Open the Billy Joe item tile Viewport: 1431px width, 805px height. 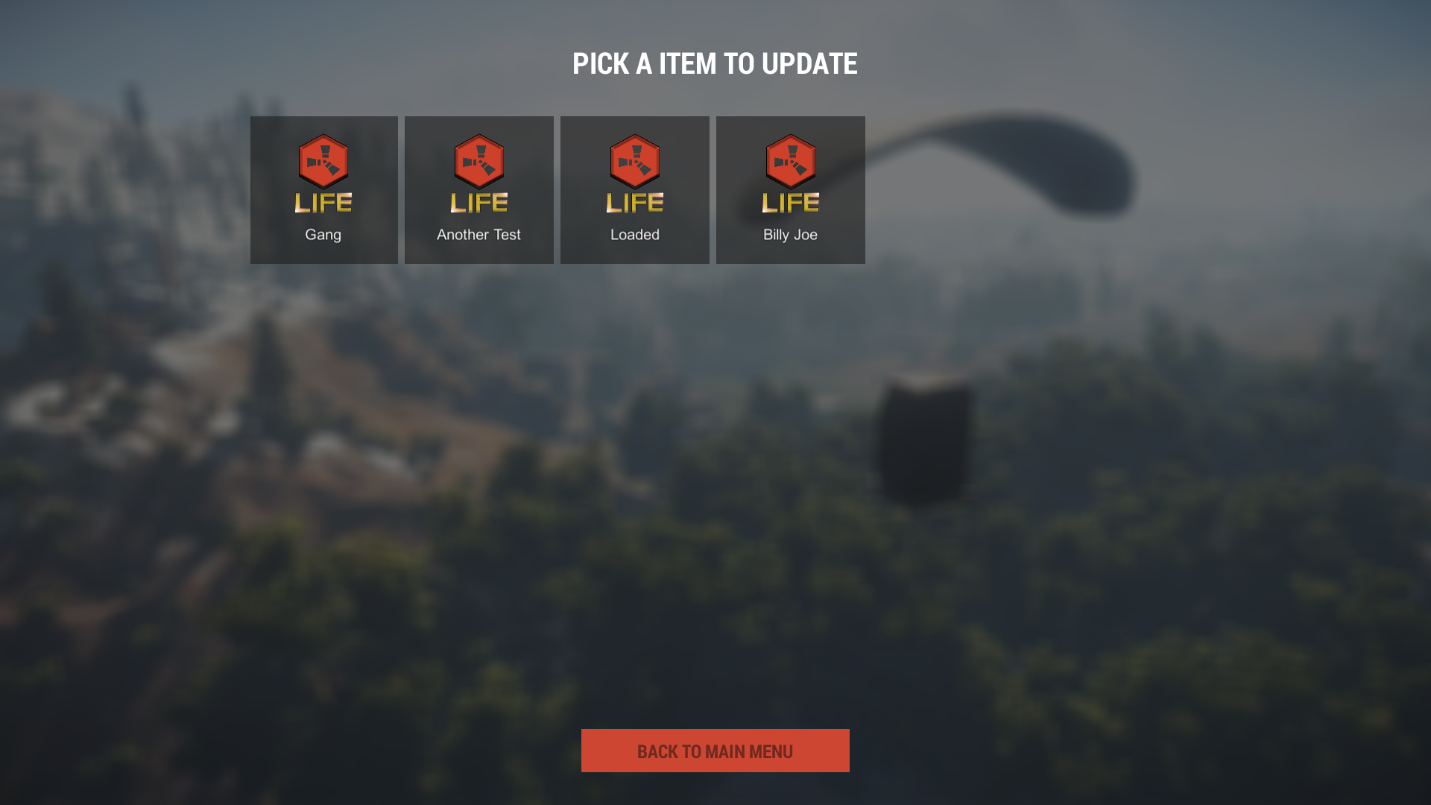tap(790, 190)
